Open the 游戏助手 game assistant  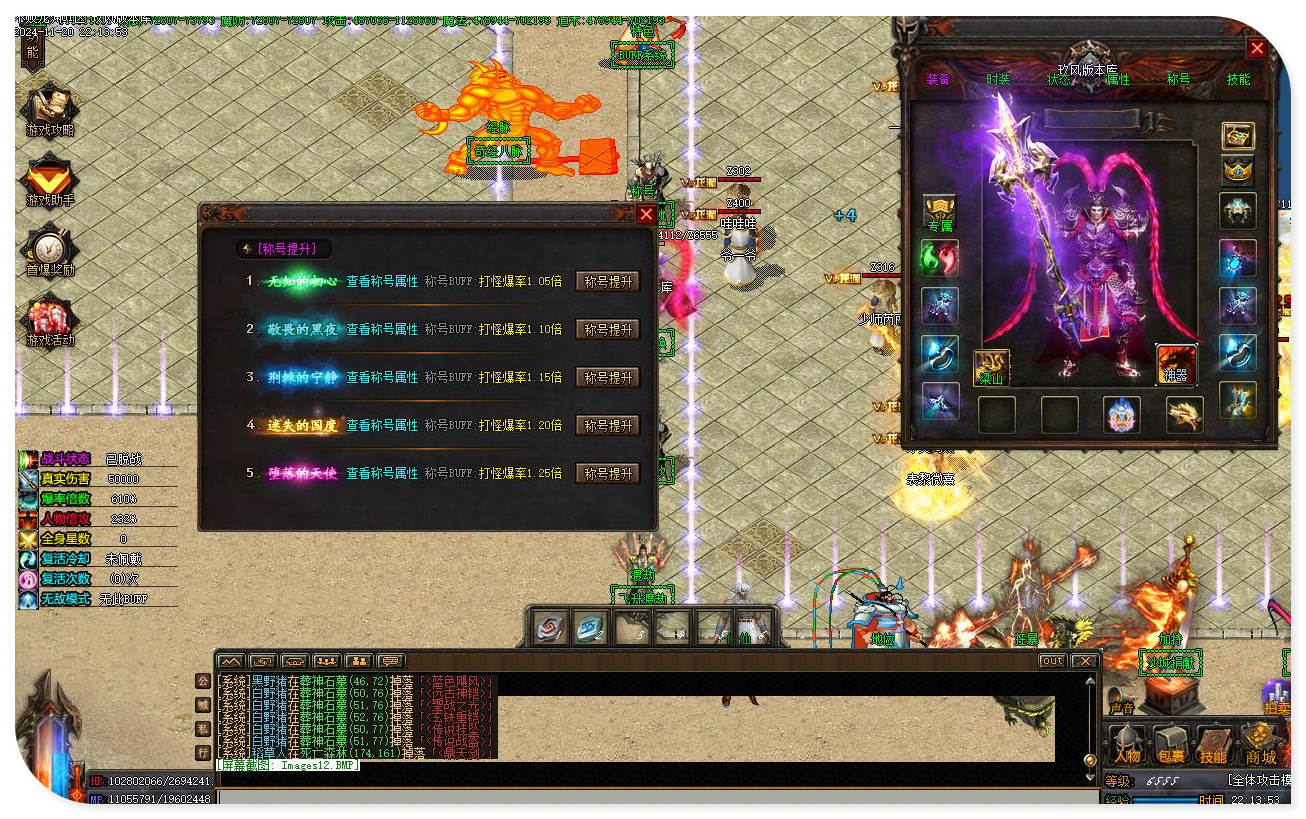[x=49, y=182]
